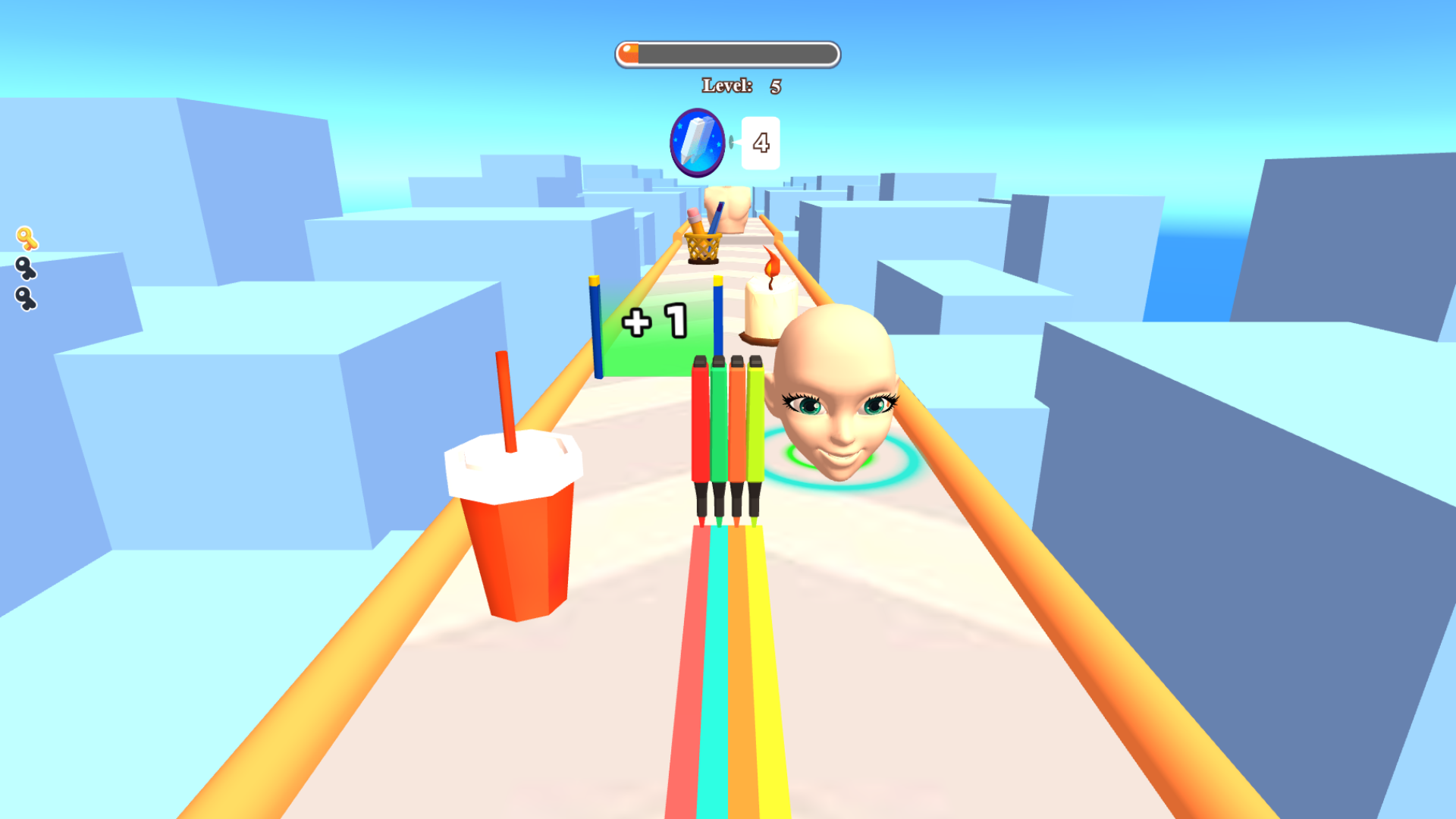The width and height of the screenshot is (1456, 819).
Task: Click the bottom locked key icon
Action: (27, 299)
